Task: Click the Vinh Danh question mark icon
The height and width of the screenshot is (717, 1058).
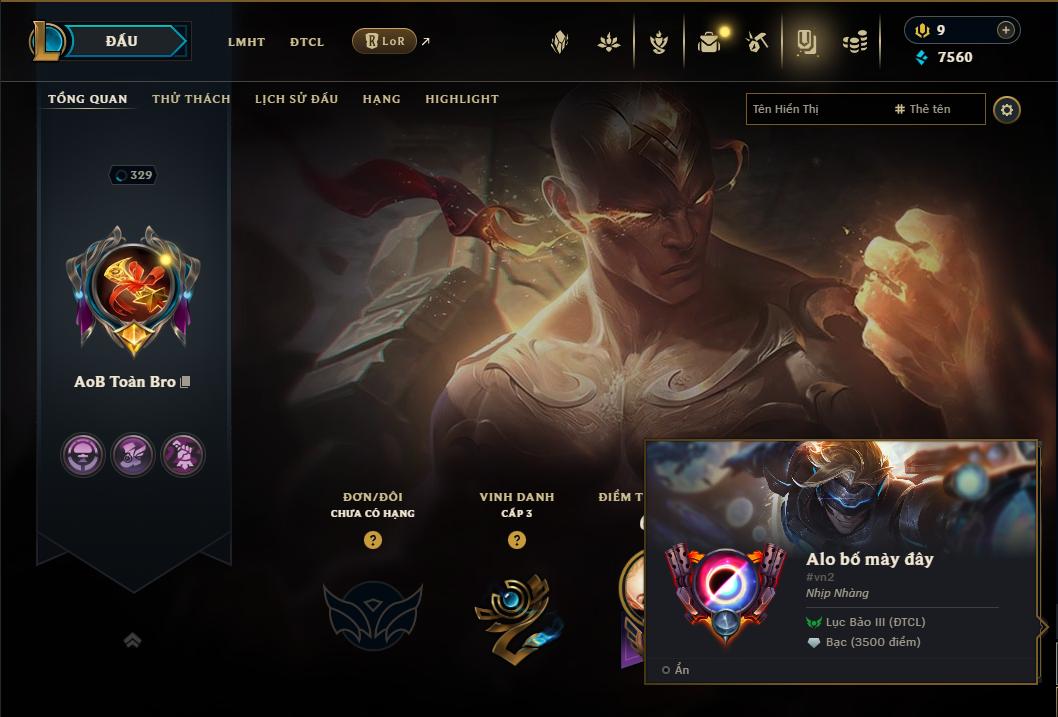Action: pyautogui.click(x=516, y=540)
